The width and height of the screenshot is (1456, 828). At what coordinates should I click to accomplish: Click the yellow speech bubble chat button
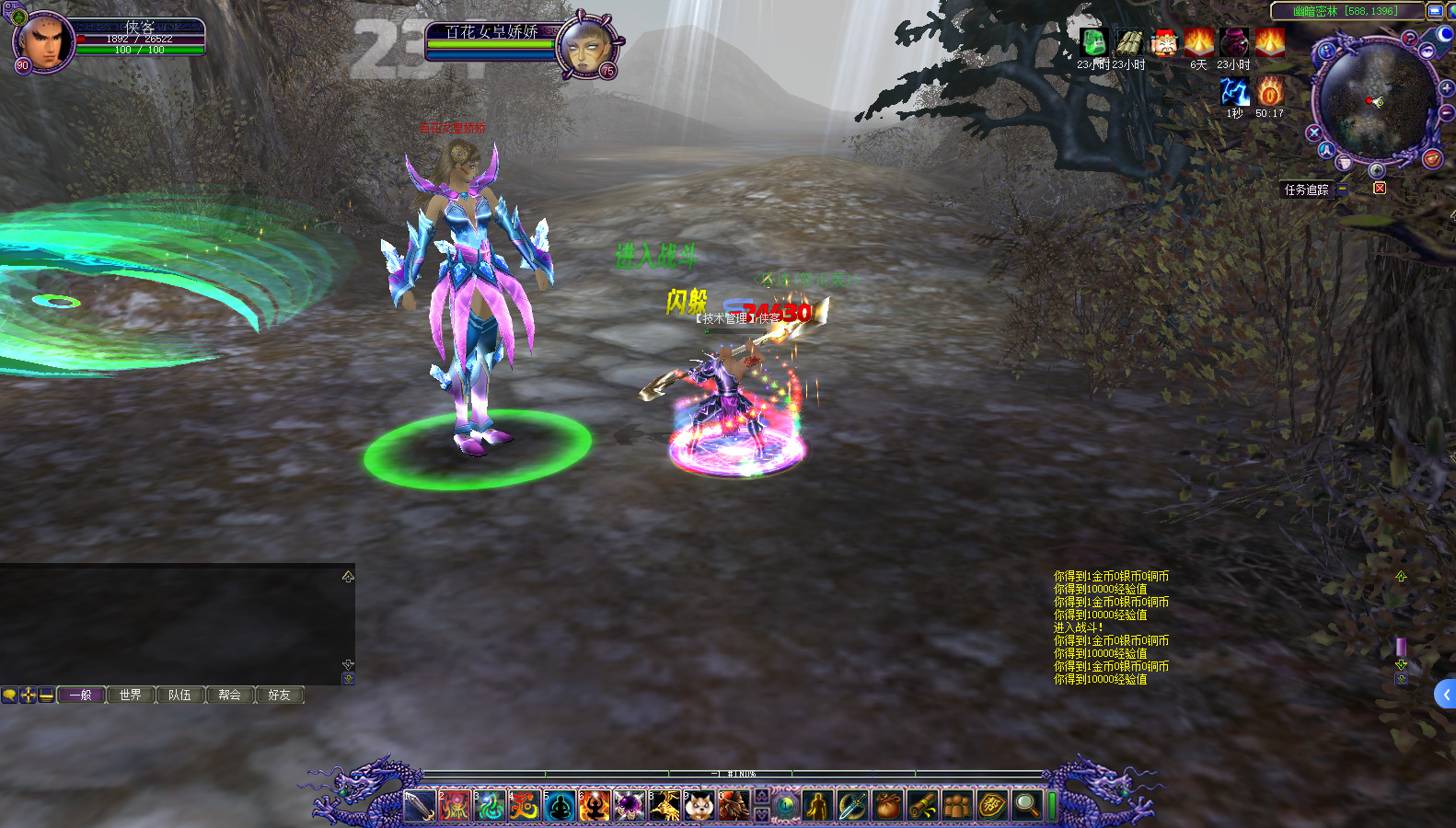click(x=9, y=695)
